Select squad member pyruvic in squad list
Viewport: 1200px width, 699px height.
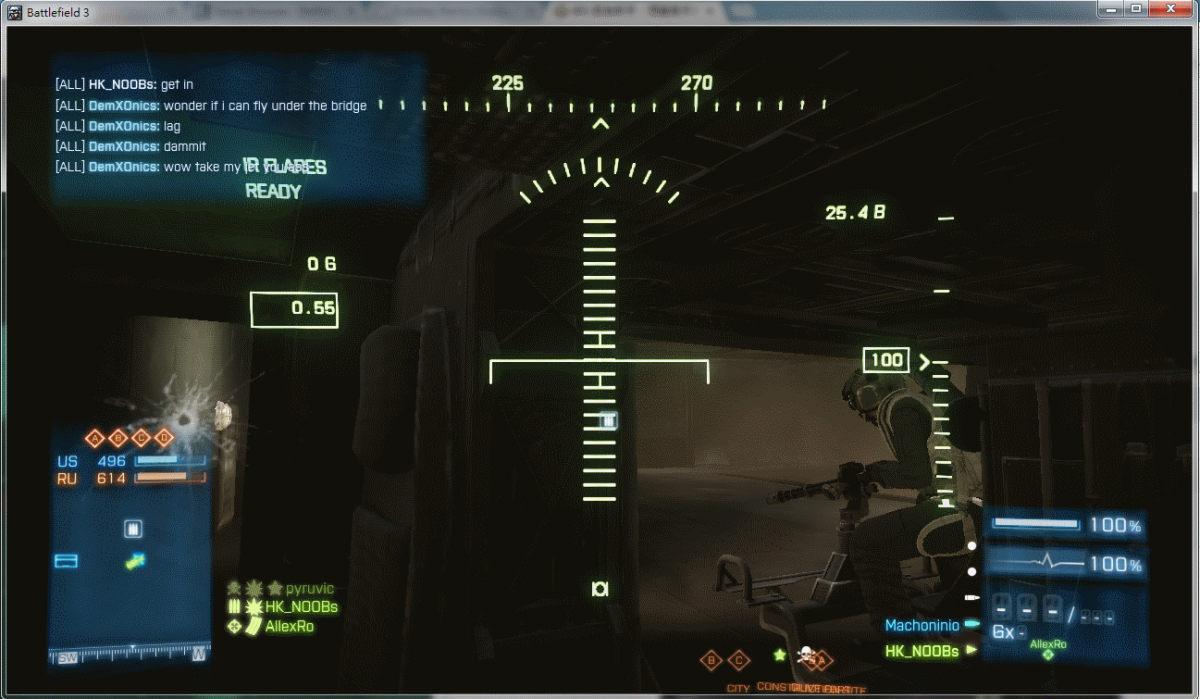click(x=310, y=589)
